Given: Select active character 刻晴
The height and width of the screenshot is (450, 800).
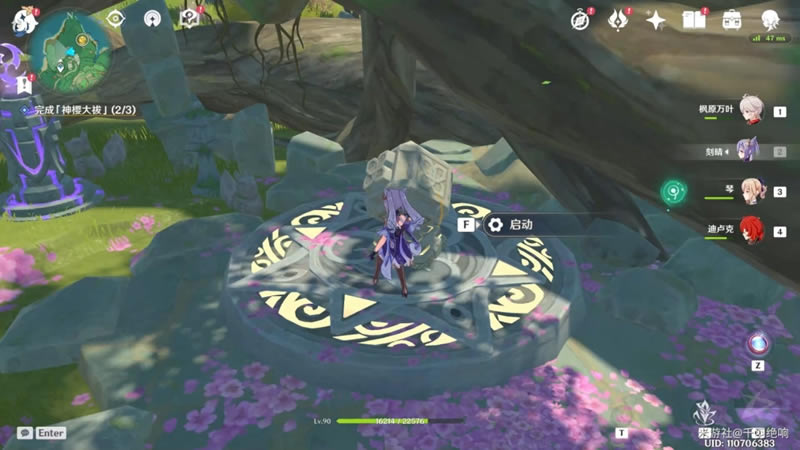Looking at the screenshot, I should pos(750,152).
